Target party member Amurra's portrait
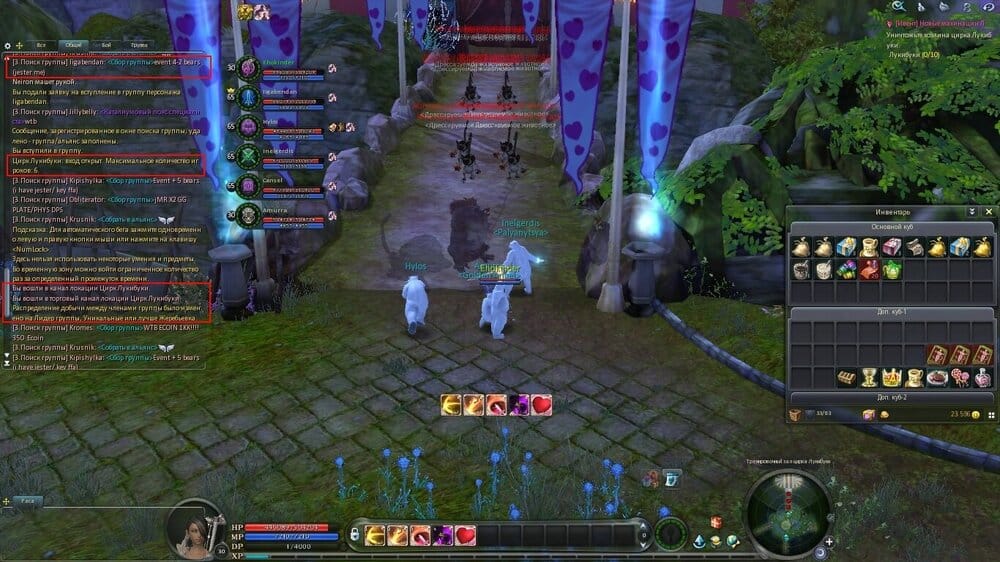The height and width of the screenshot is (562, 1000). [249, 214]
